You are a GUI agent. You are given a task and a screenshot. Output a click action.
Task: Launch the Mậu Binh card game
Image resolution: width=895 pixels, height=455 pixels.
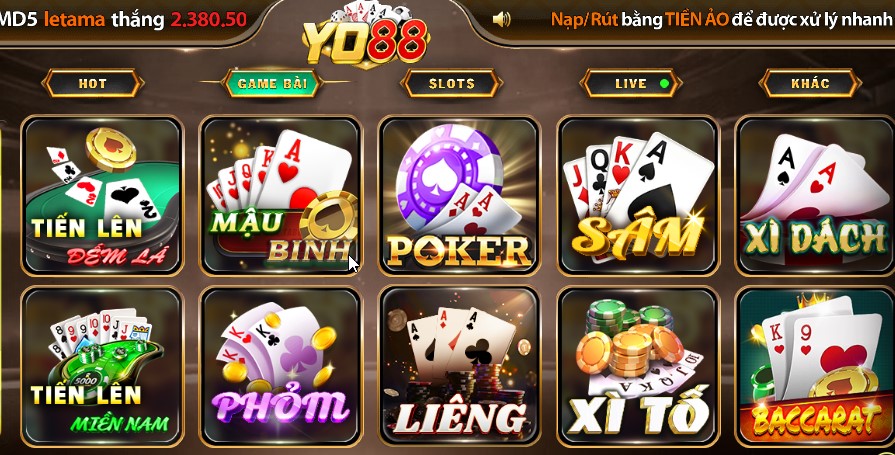[x=280, y=196]
